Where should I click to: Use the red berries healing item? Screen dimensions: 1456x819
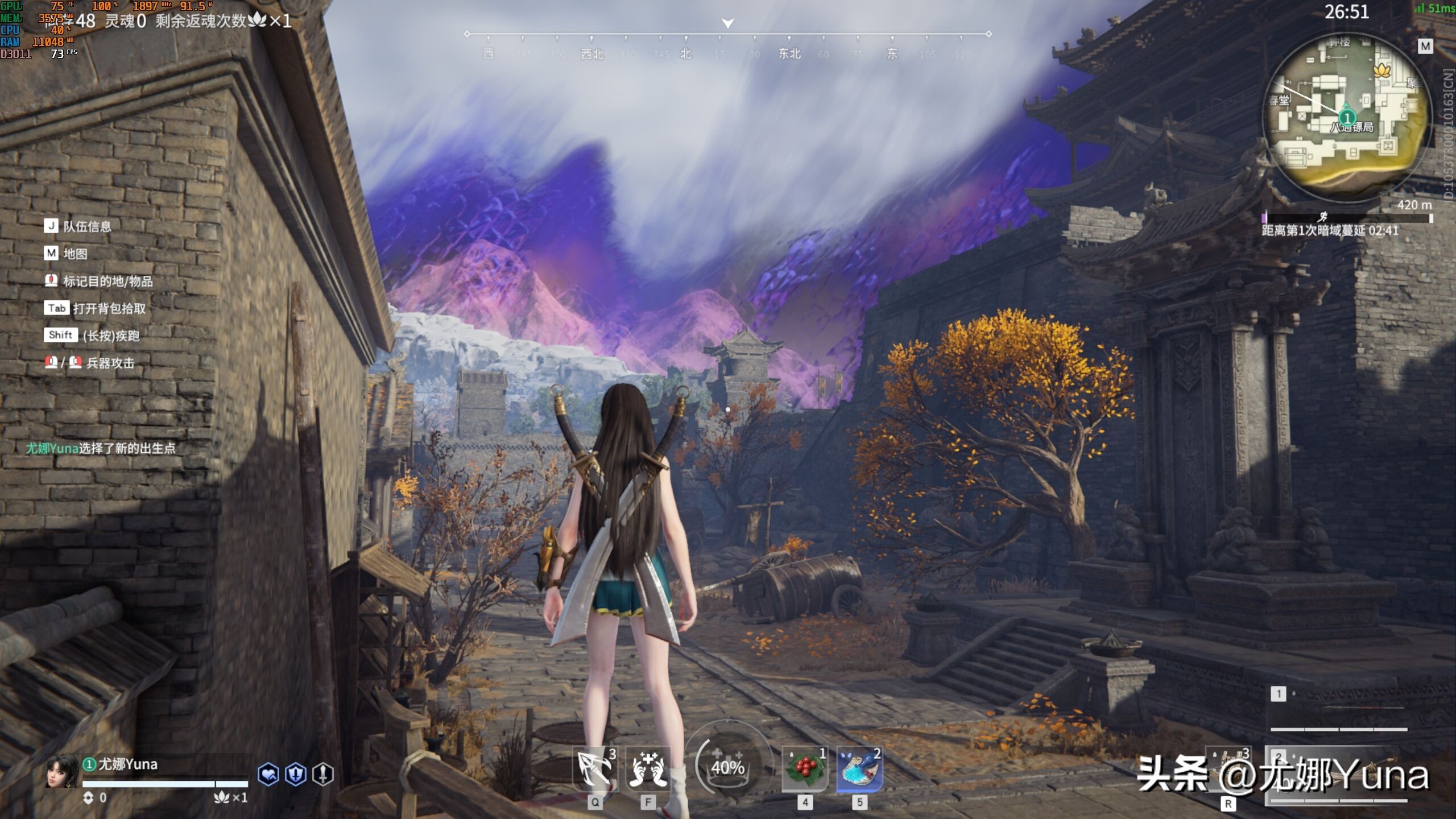click(804, 769)
